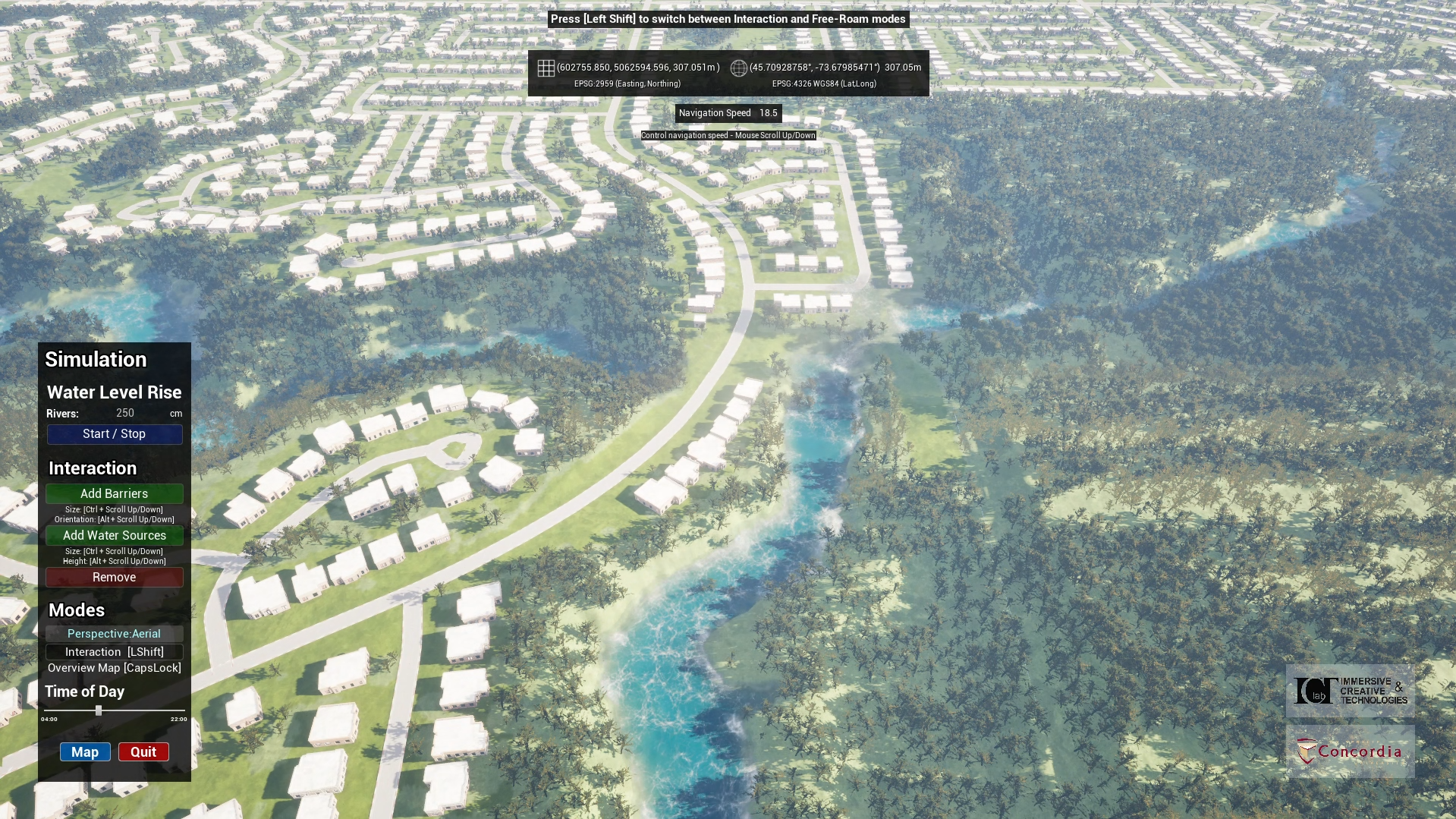Toggle Perspective:Aerial mode
Screen dimensions: 1456x819
[113, 634]
